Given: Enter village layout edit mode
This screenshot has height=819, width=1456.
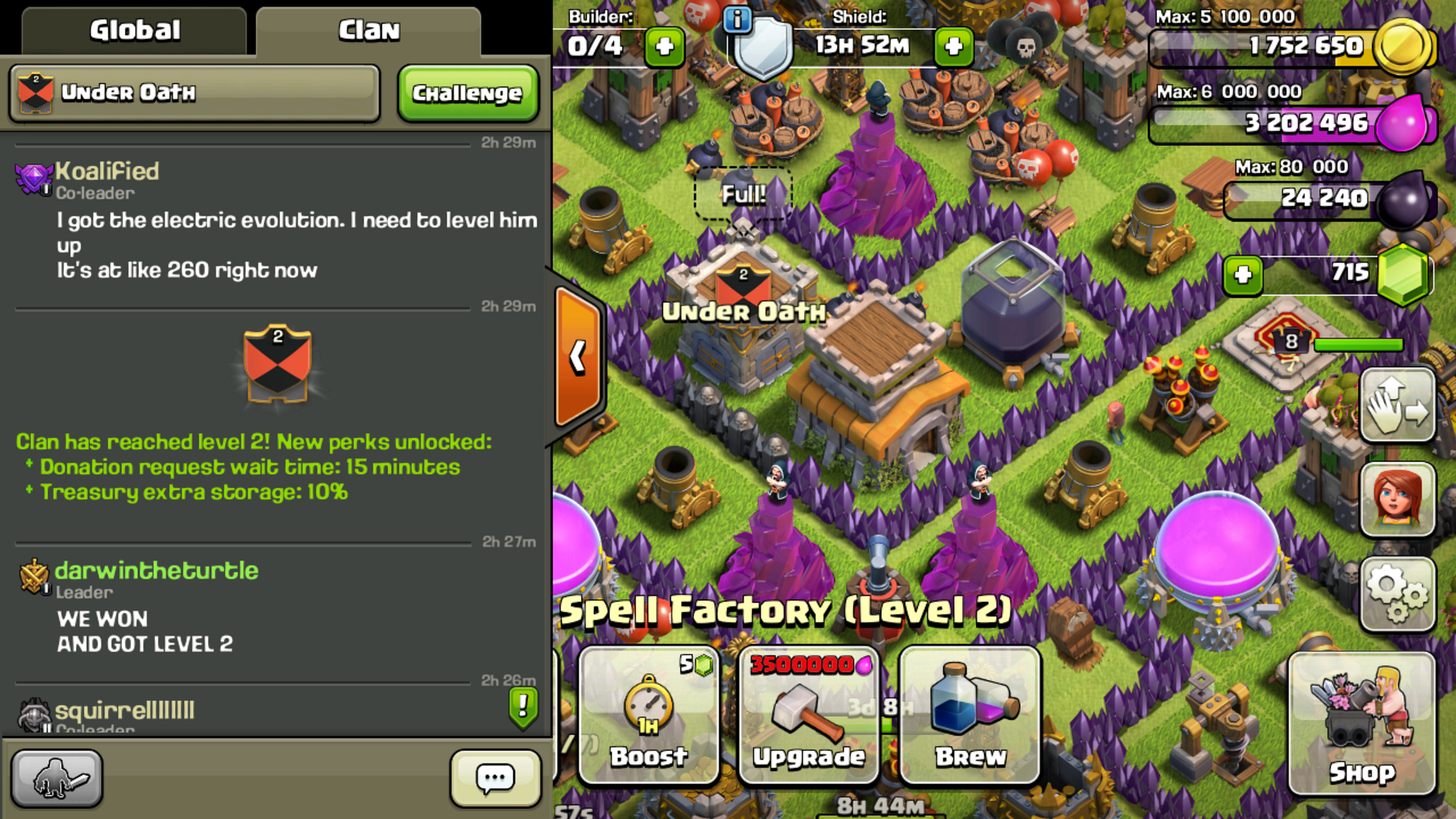Looking at the screenshot, I should click(1397, 406).
